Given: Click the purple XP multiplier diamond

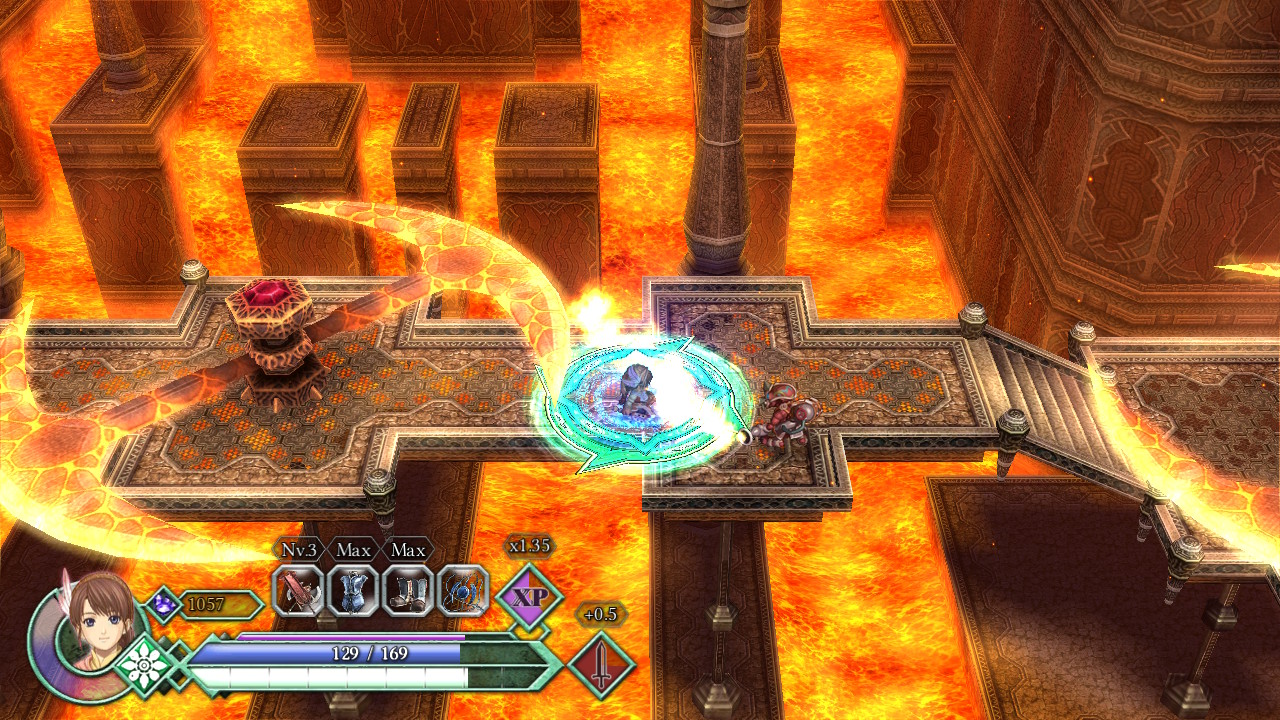Looking at the screenshot, I should (x=529, y=597).
